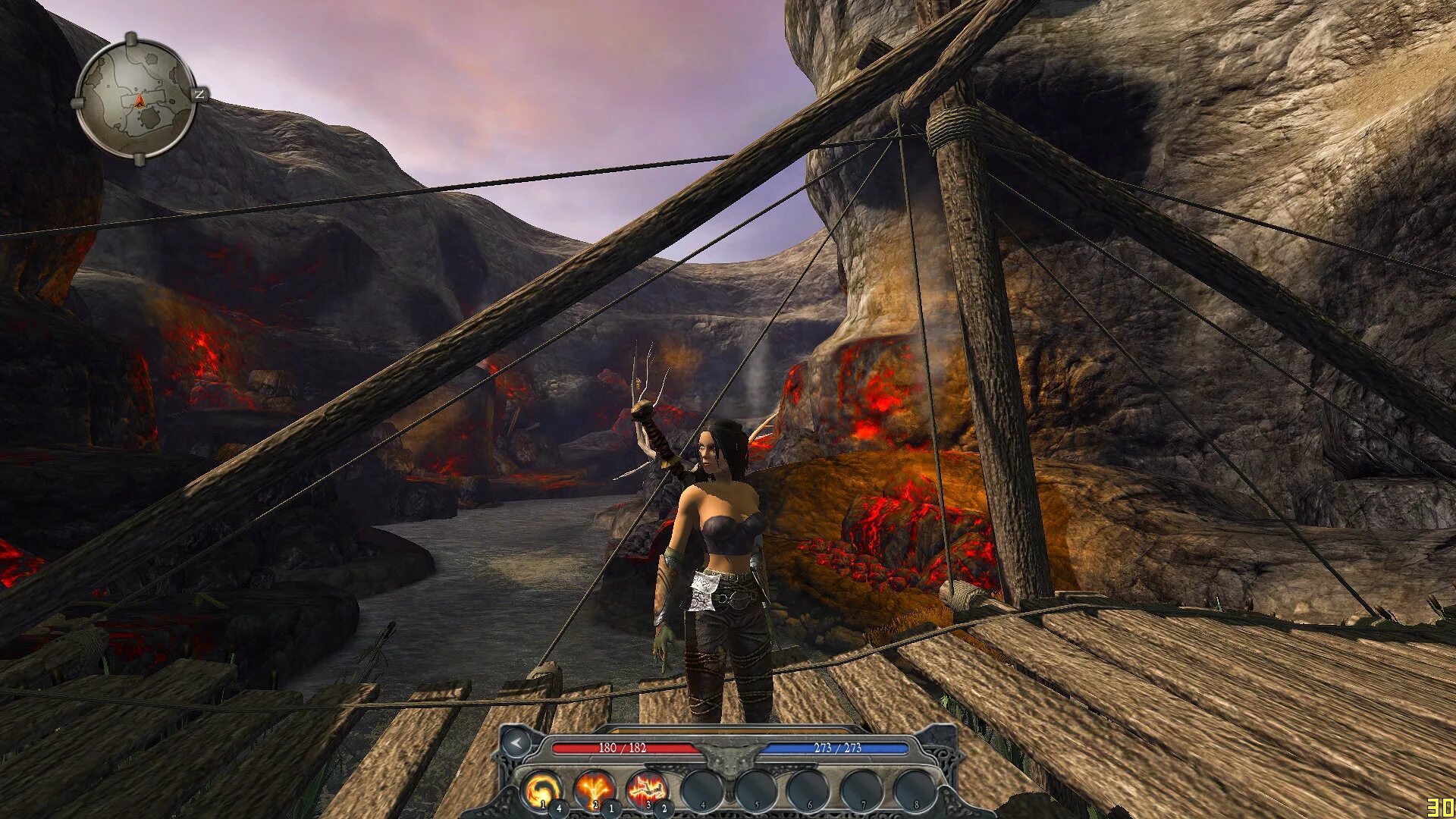Cast the fire burst skill in slot 2
This screenshot has height=819, width=1456.
(x=594, y=790)
